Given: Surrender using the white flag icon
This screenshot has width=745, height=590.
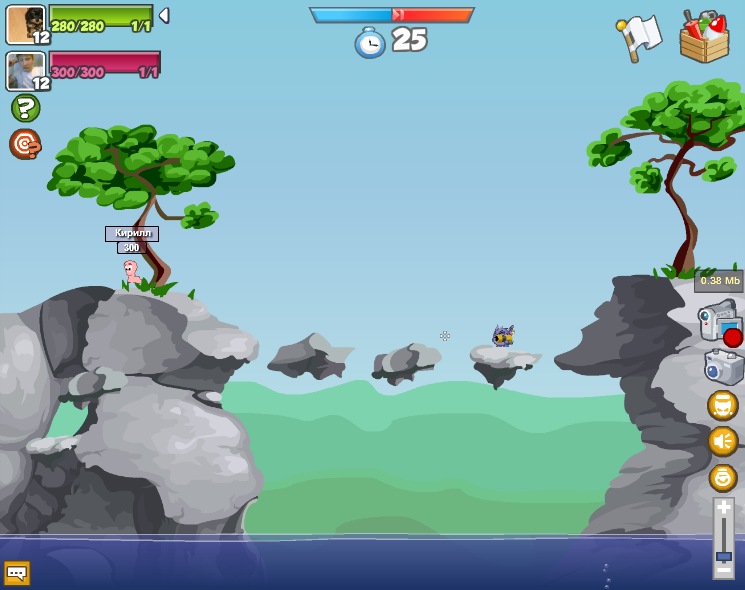Looking at the screenshot, I should 639,38.
